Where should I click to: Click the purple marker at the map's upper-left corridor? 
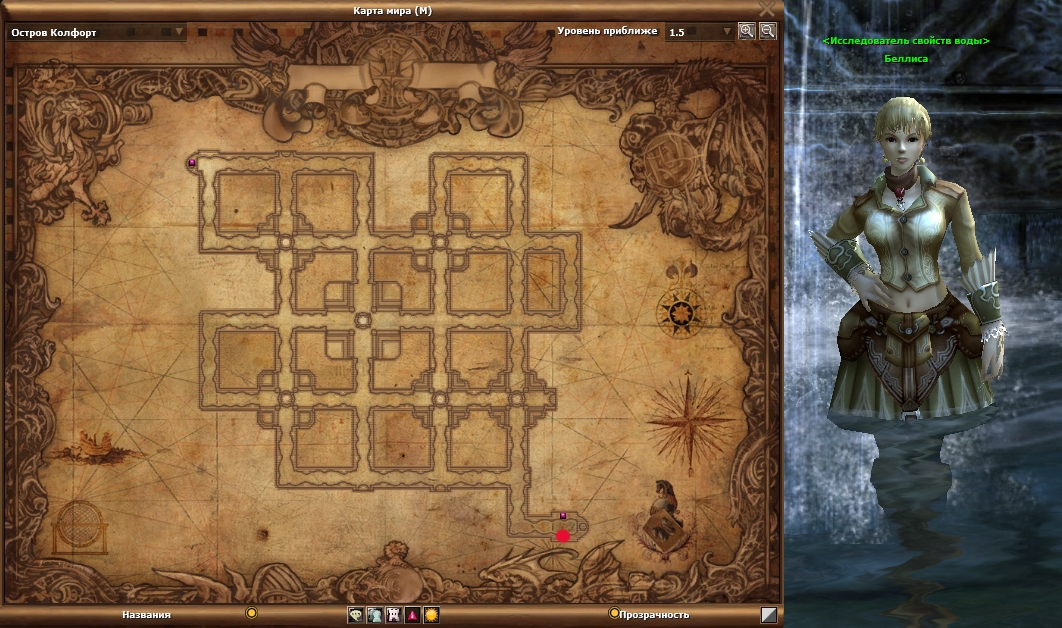tap(192, 162)
